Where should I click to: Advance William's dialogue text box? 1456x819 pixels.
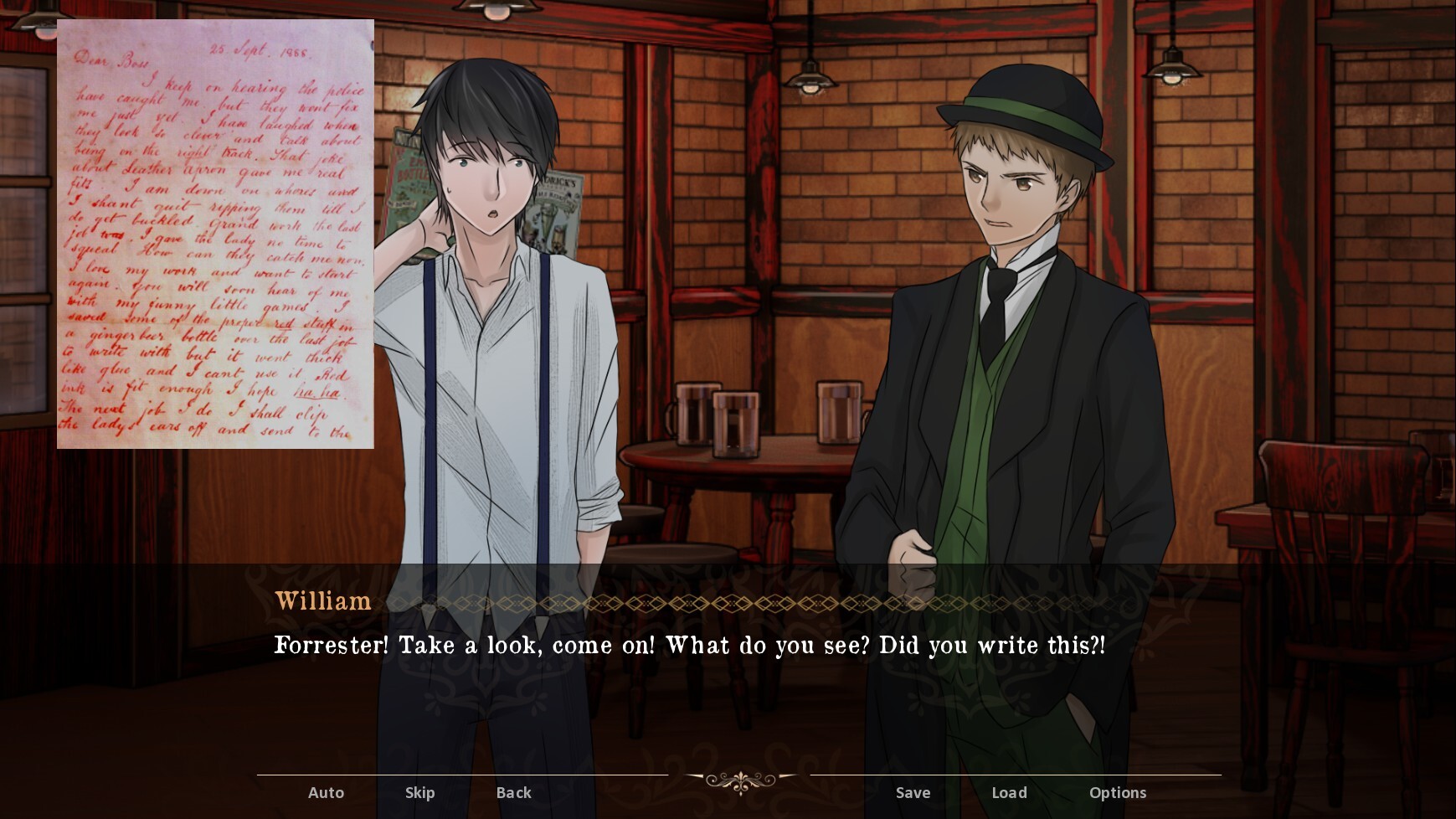coord(690,646)
